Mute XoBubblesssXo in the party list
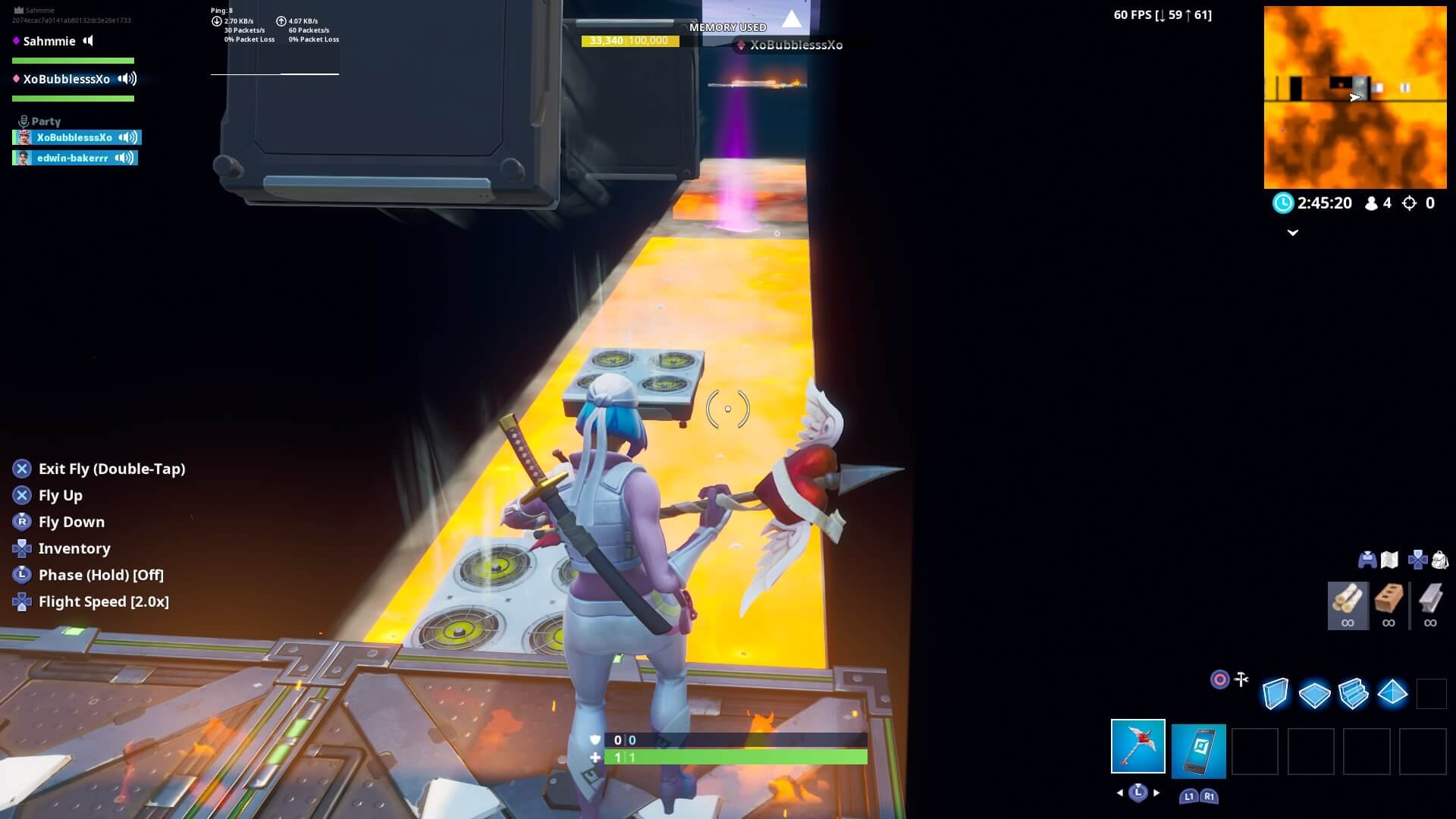The image size is (1456, 819). 127,137
